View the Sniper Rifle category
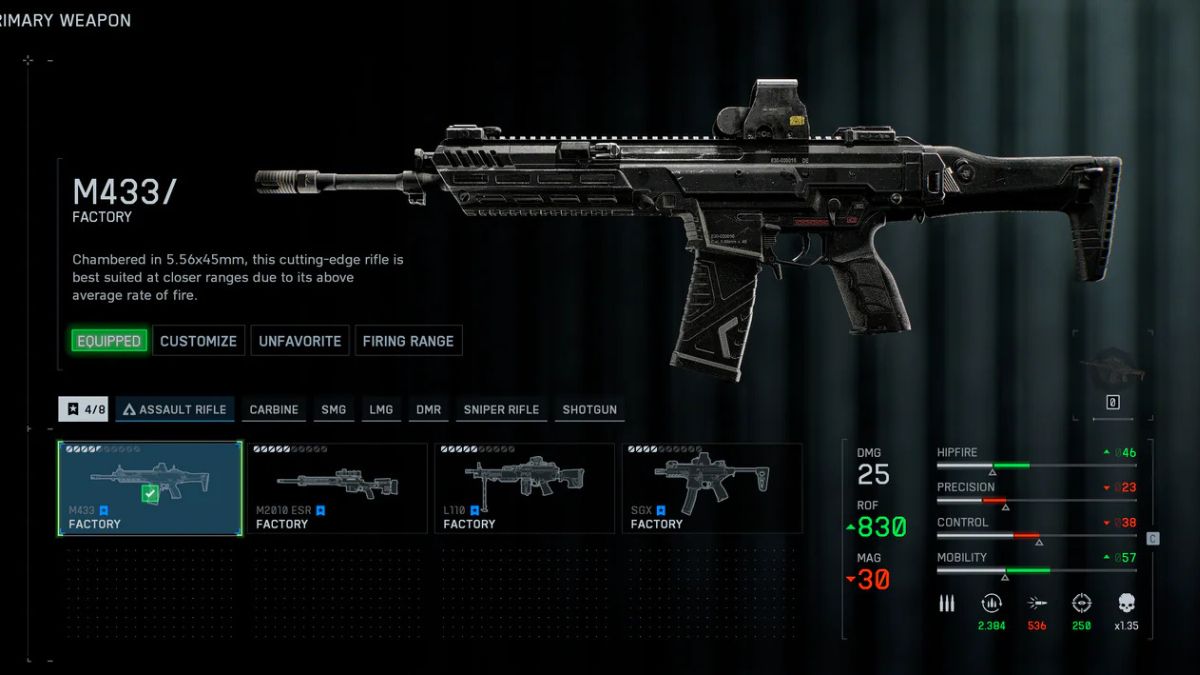 501,409
